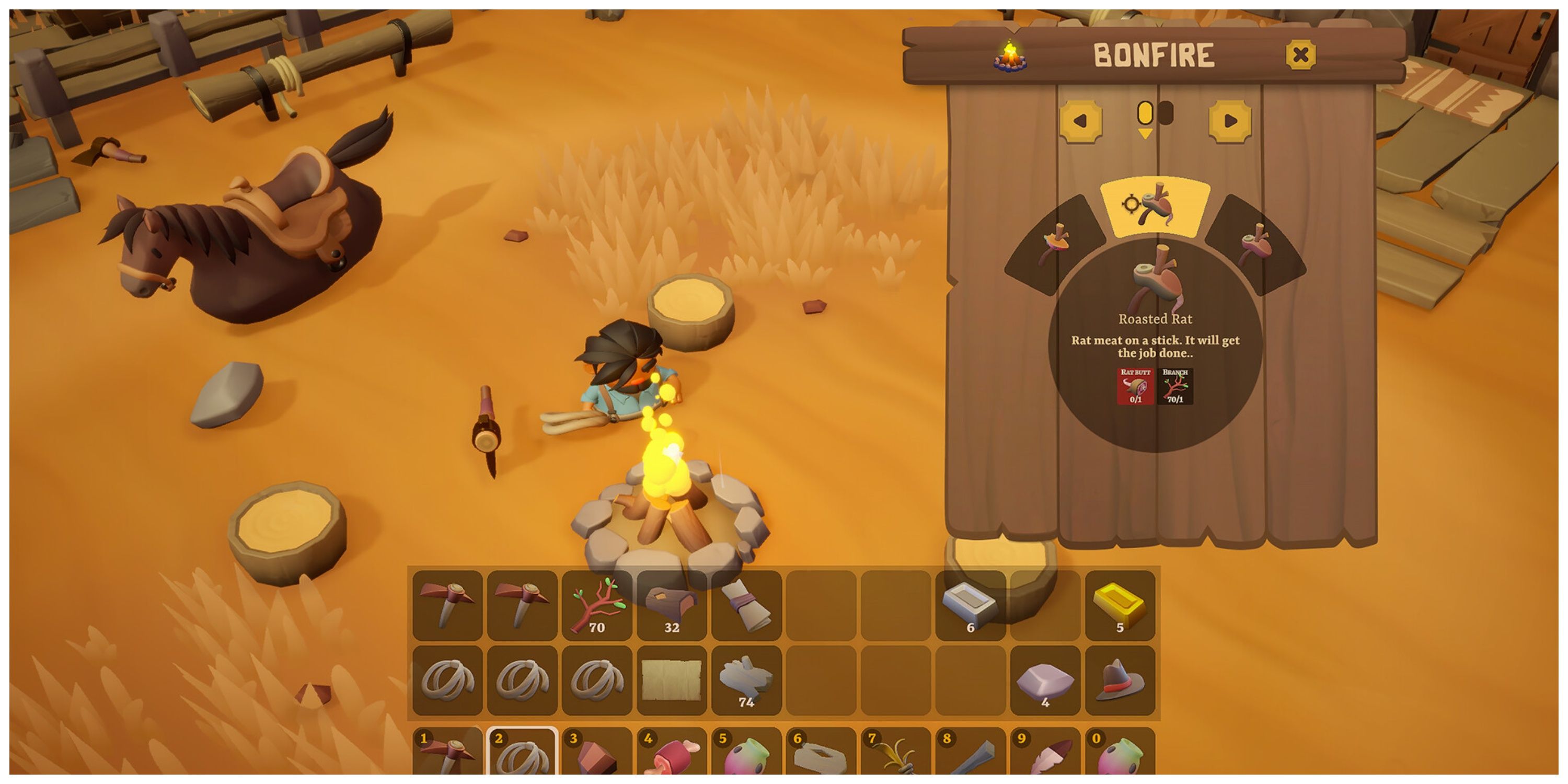The height and width of the screenshot is (784, 1568).
Task: Select the gold ingot stack of 5
Action: [x=1120, y=605]
